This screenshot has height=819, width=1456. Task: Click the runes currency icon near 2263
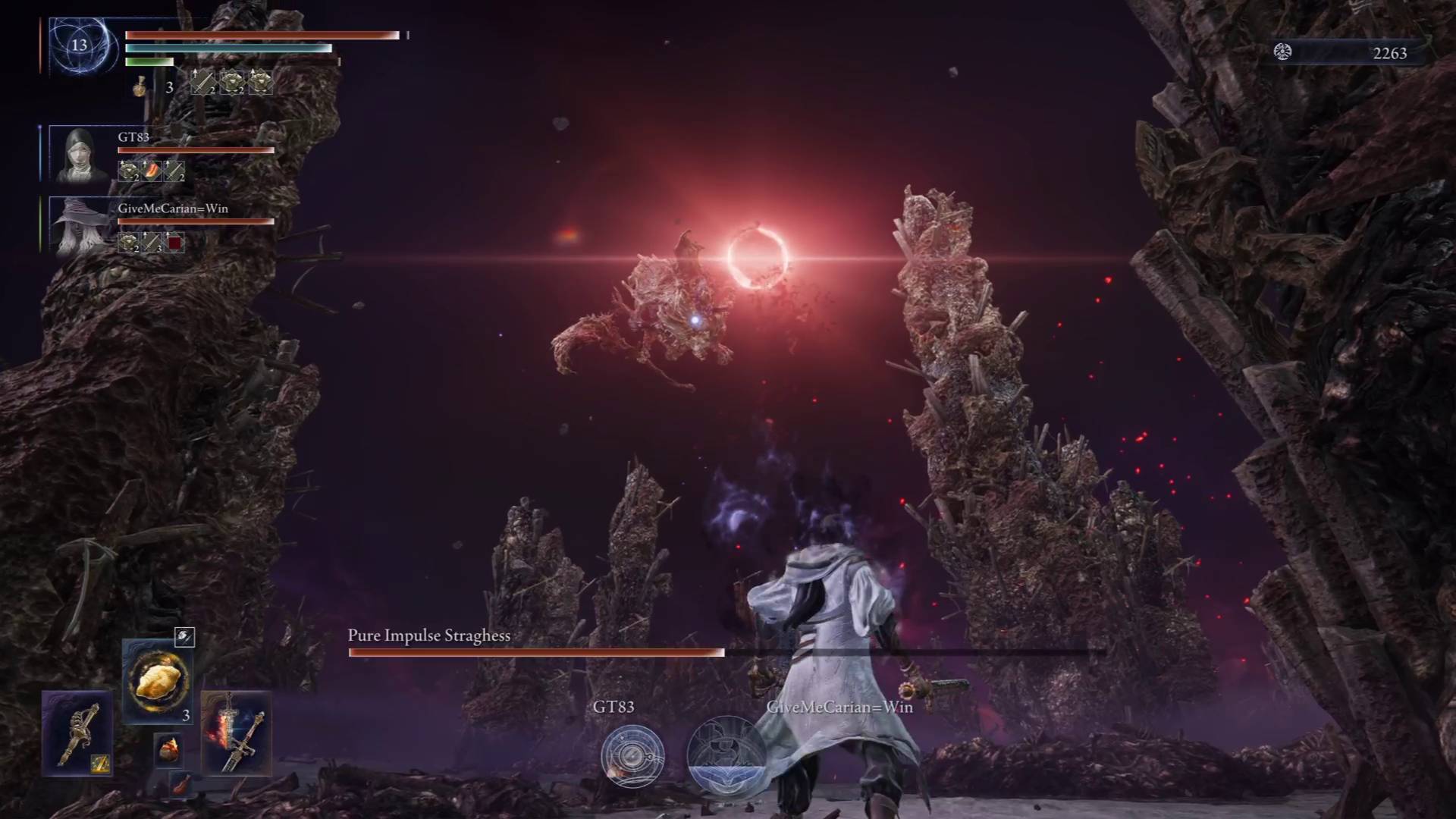[x=1283, y=53]
